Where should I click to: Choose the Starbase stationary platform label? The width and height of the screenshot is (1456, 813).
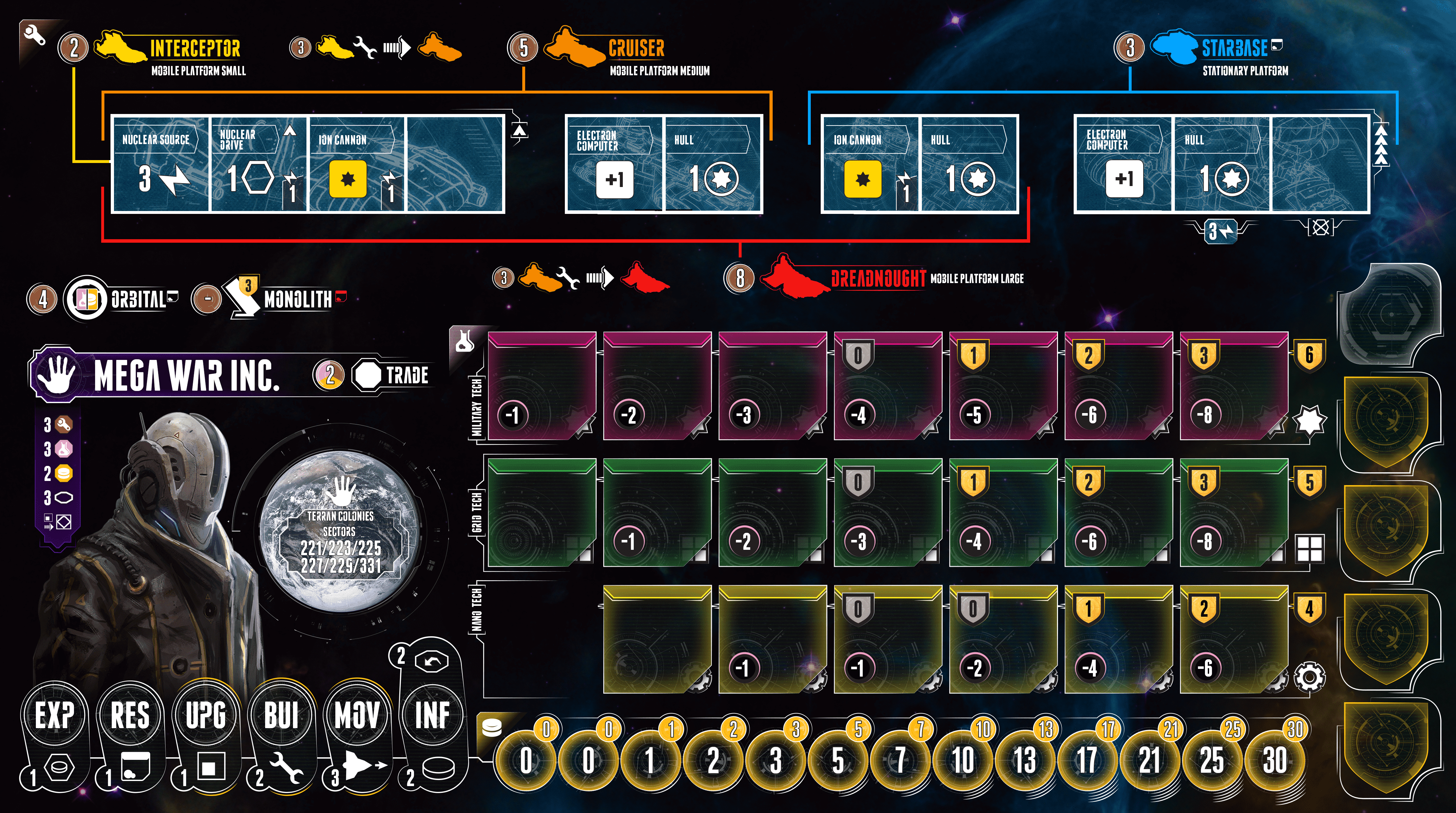point(1234,48)
